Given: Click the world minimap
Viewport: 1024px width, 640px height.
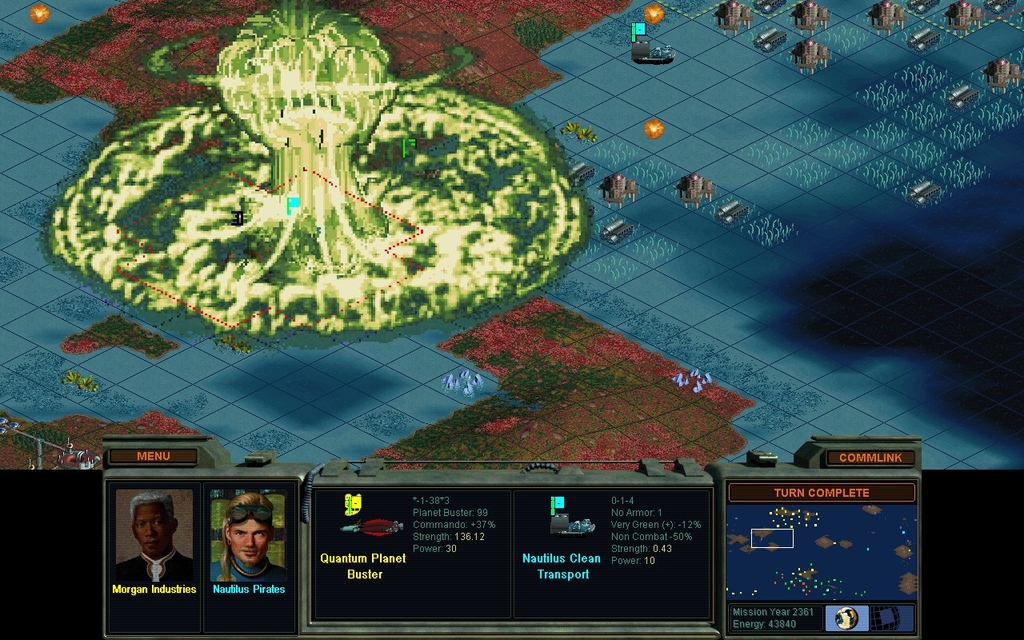Looking at the screenshot, I should point(821,551).
